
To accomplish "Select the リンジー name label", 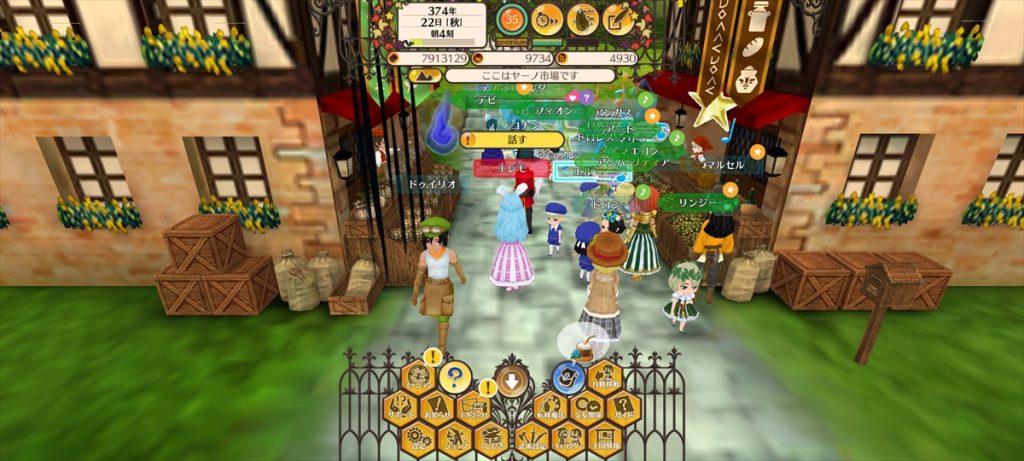I will click(x=699, y=202).
